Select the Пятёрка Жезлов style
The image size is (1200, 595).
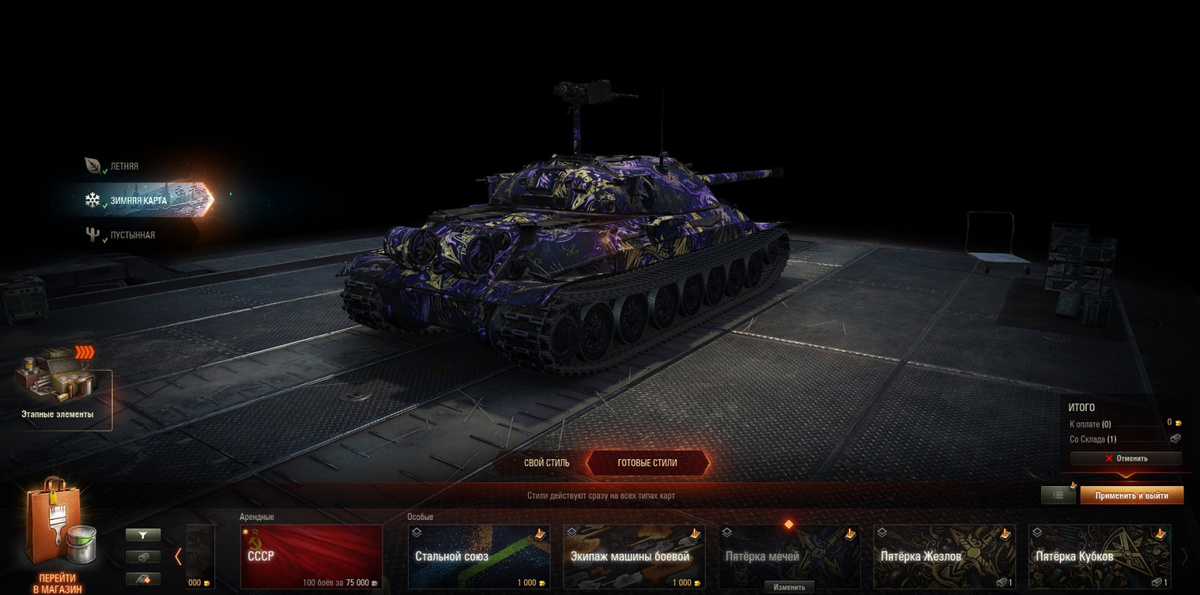coord(944,557)
